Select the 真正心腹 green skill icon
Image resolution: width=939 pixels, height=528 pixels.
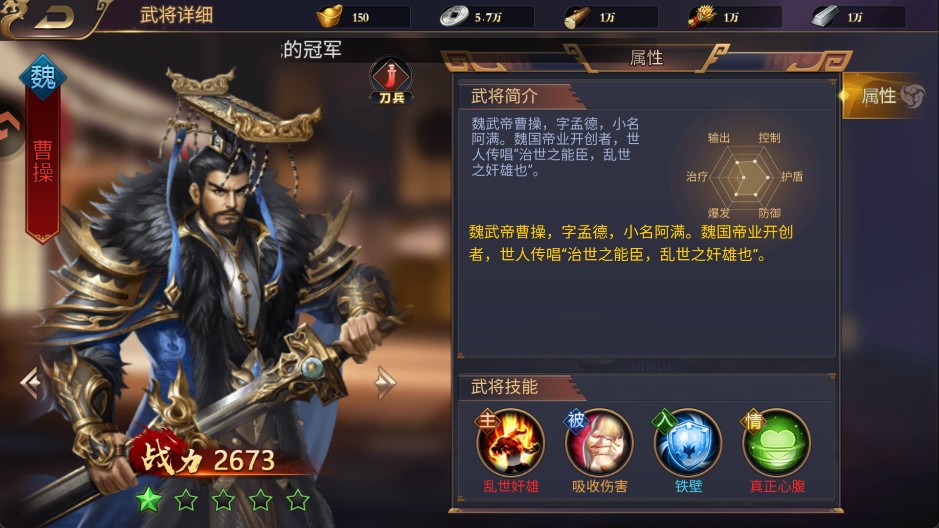776,442
